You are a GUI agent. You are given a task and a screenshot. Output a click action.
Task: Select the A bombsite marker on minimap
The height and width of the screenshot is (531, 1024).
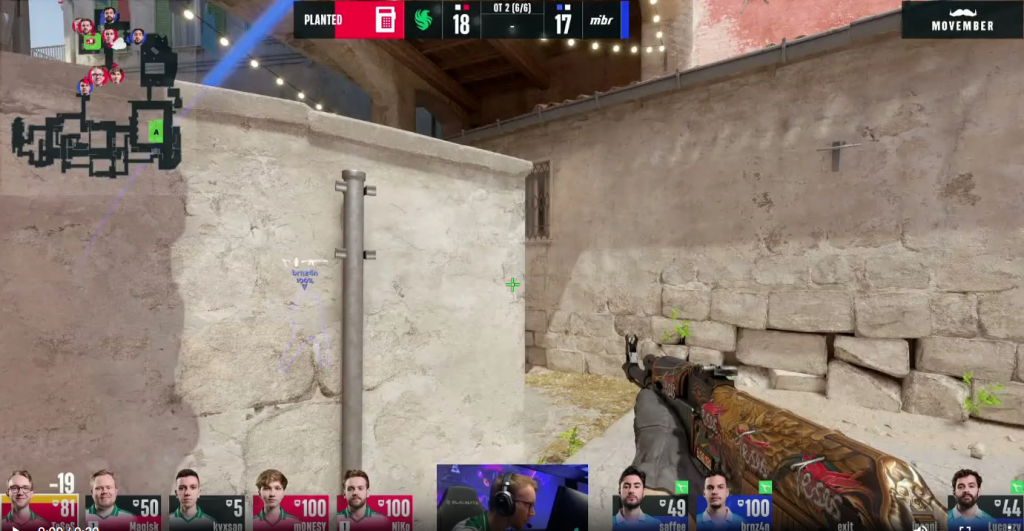155,131
